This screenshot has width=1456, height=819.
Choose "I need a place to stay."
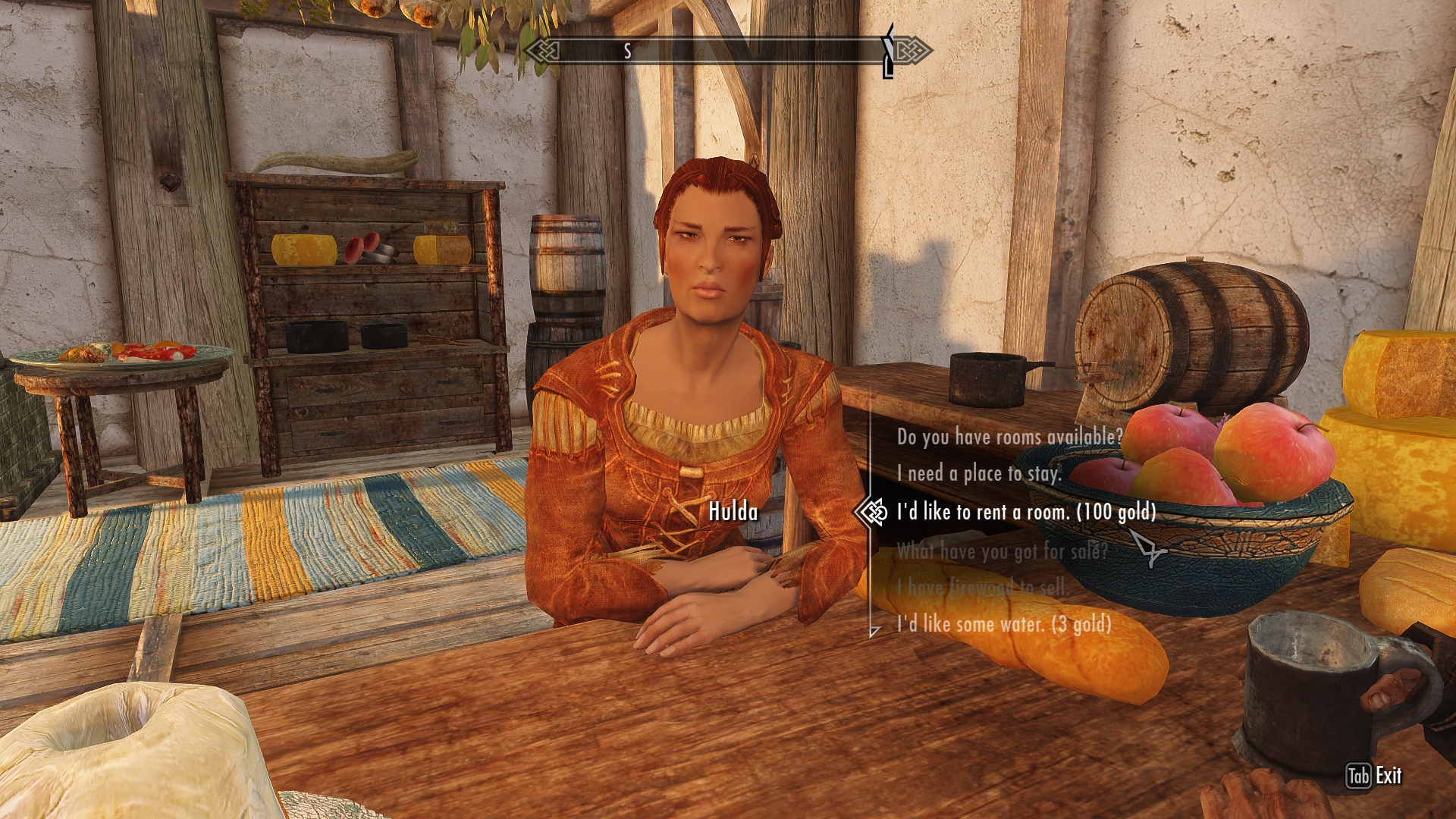978,474
